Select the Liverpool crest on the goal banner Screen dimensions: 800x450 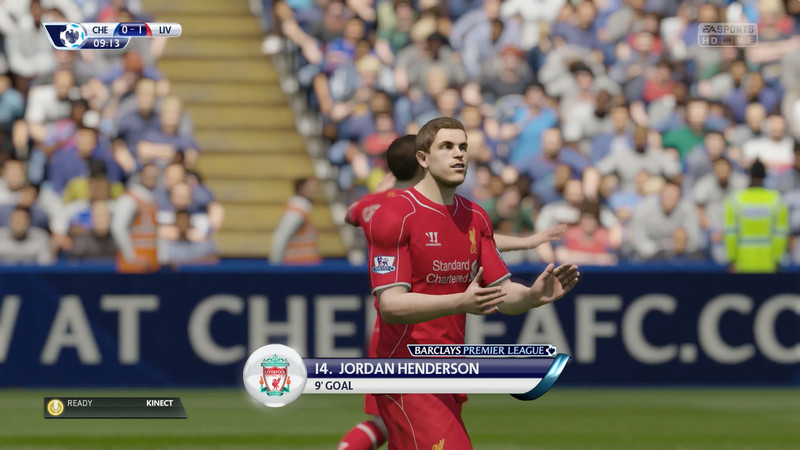pyautogui.click(x=275, y=376)
